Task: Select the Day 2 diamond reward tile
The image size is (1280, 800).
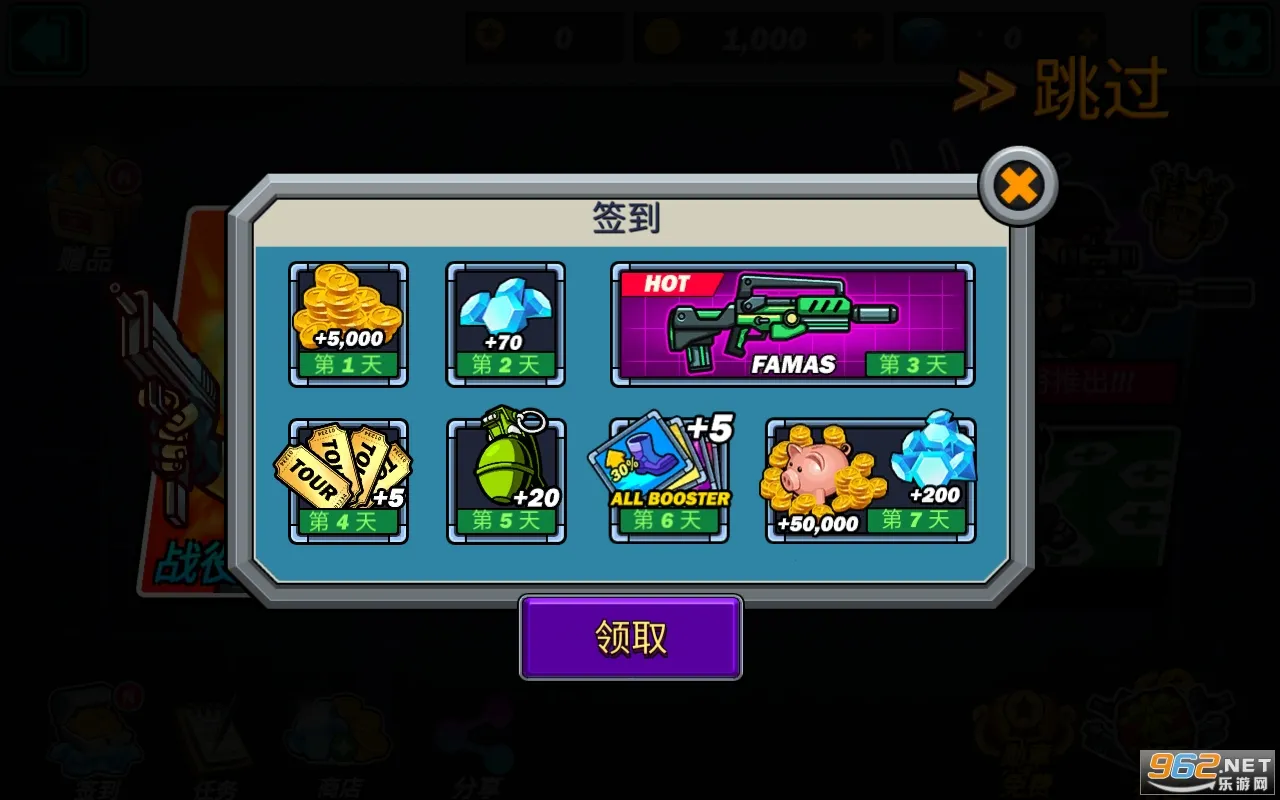Action: coord(506,322)
